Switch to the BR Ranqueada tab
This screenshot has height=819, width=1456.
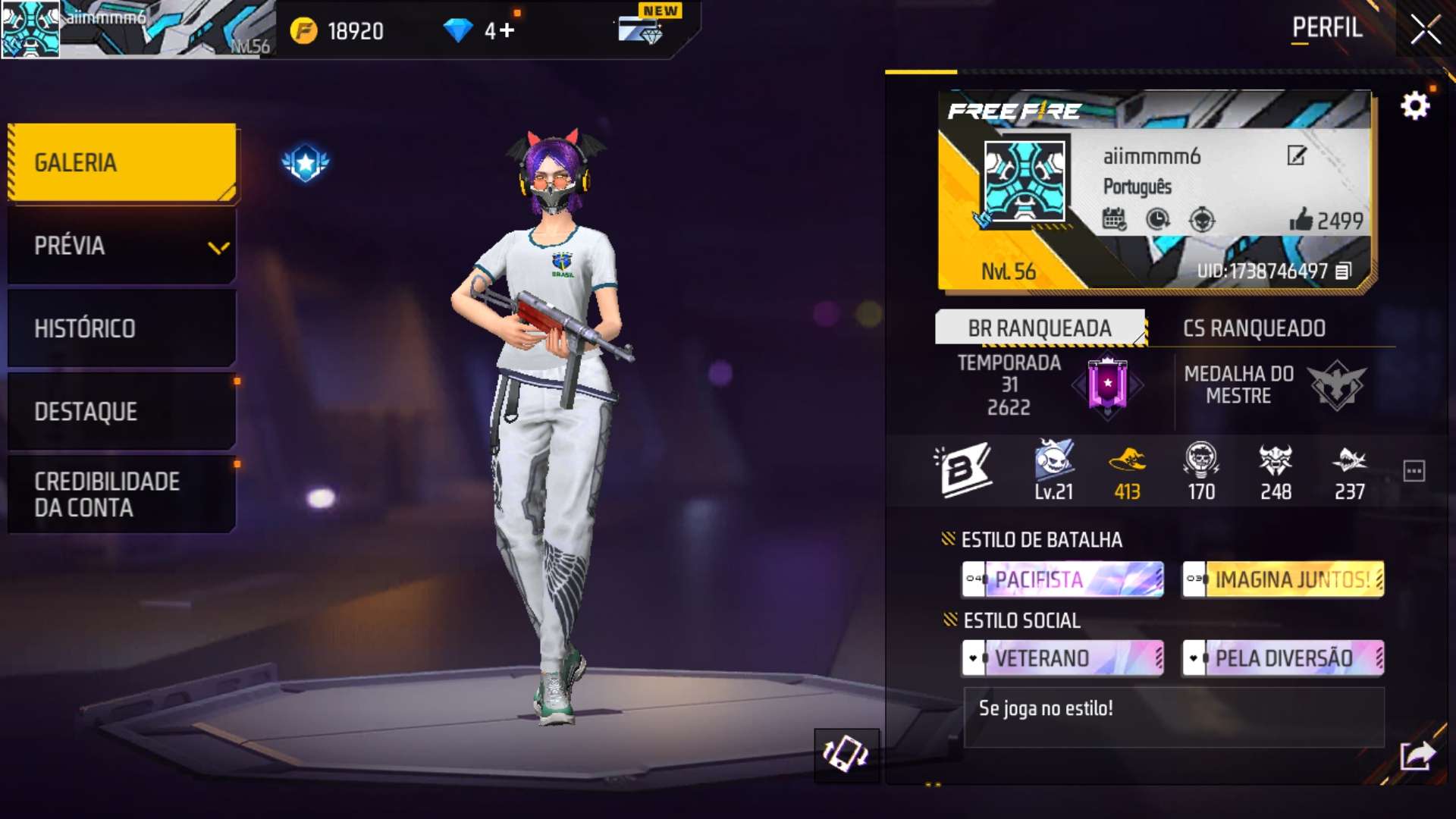tap(1039, 328)
